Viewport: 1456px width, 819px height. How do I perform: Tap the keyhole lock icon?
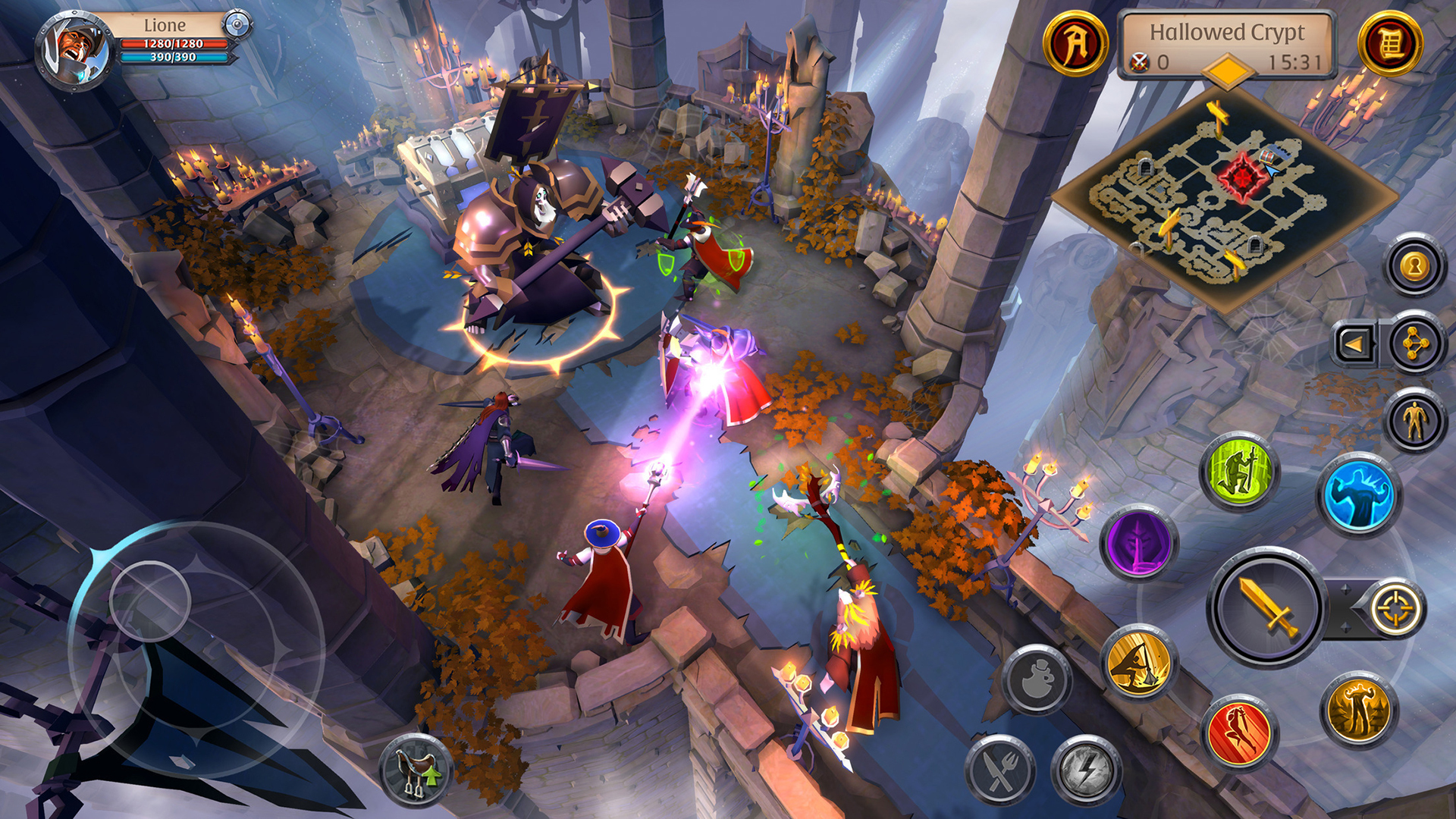[1414, 265]
